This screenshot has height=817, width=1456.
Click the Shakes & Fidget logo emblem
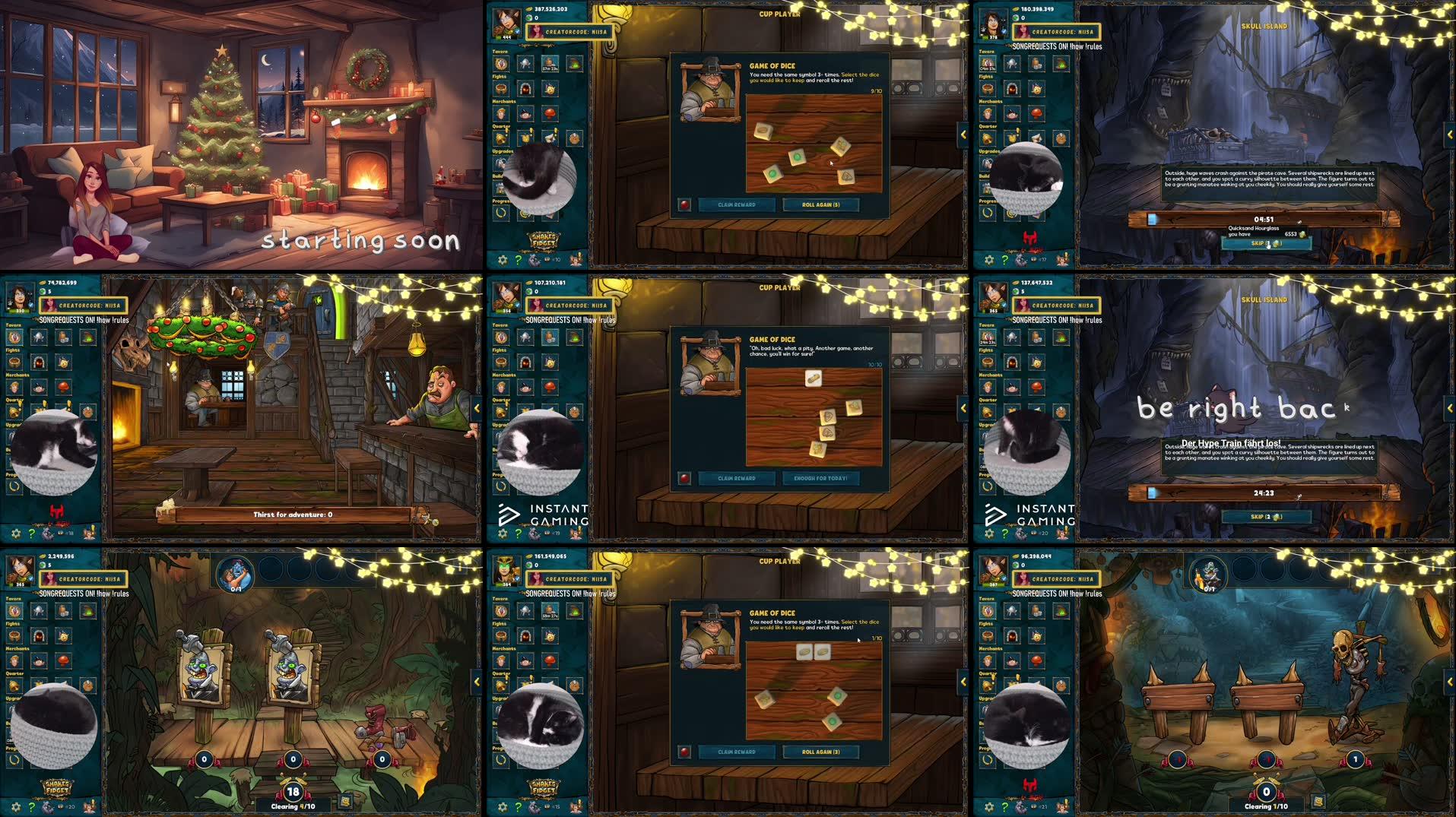(543, 240)
